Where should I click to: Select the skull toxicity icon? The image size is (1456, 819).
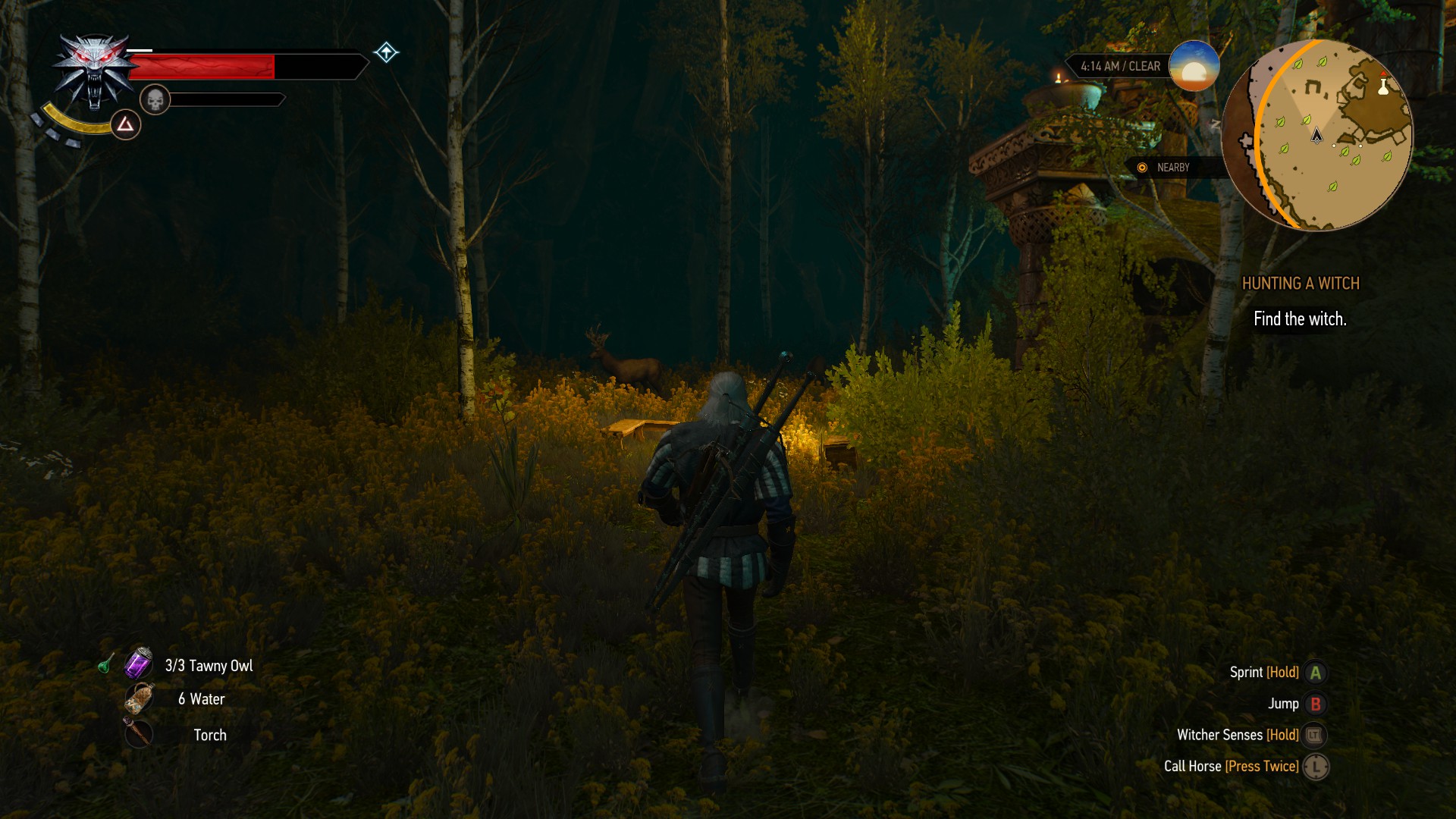tap(157, 99)
